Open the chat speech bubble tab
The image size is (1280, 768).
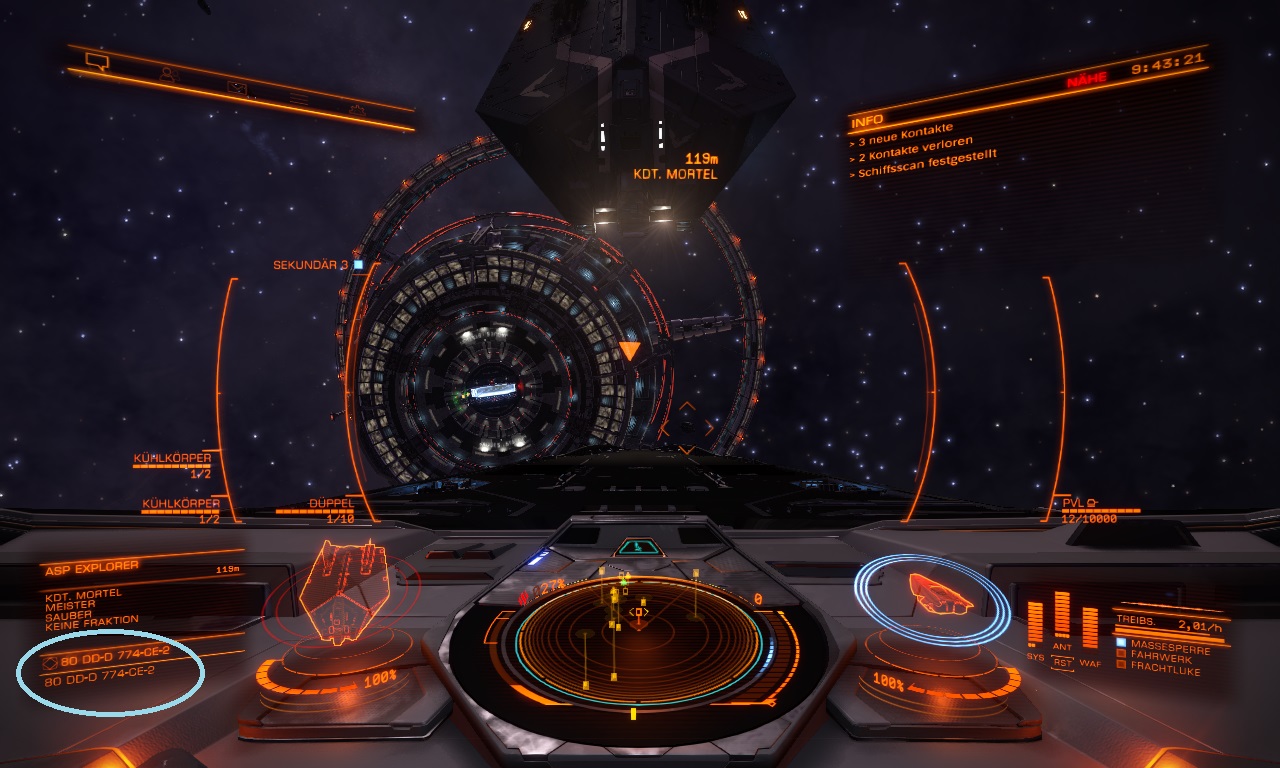click(x=96, y=62)
